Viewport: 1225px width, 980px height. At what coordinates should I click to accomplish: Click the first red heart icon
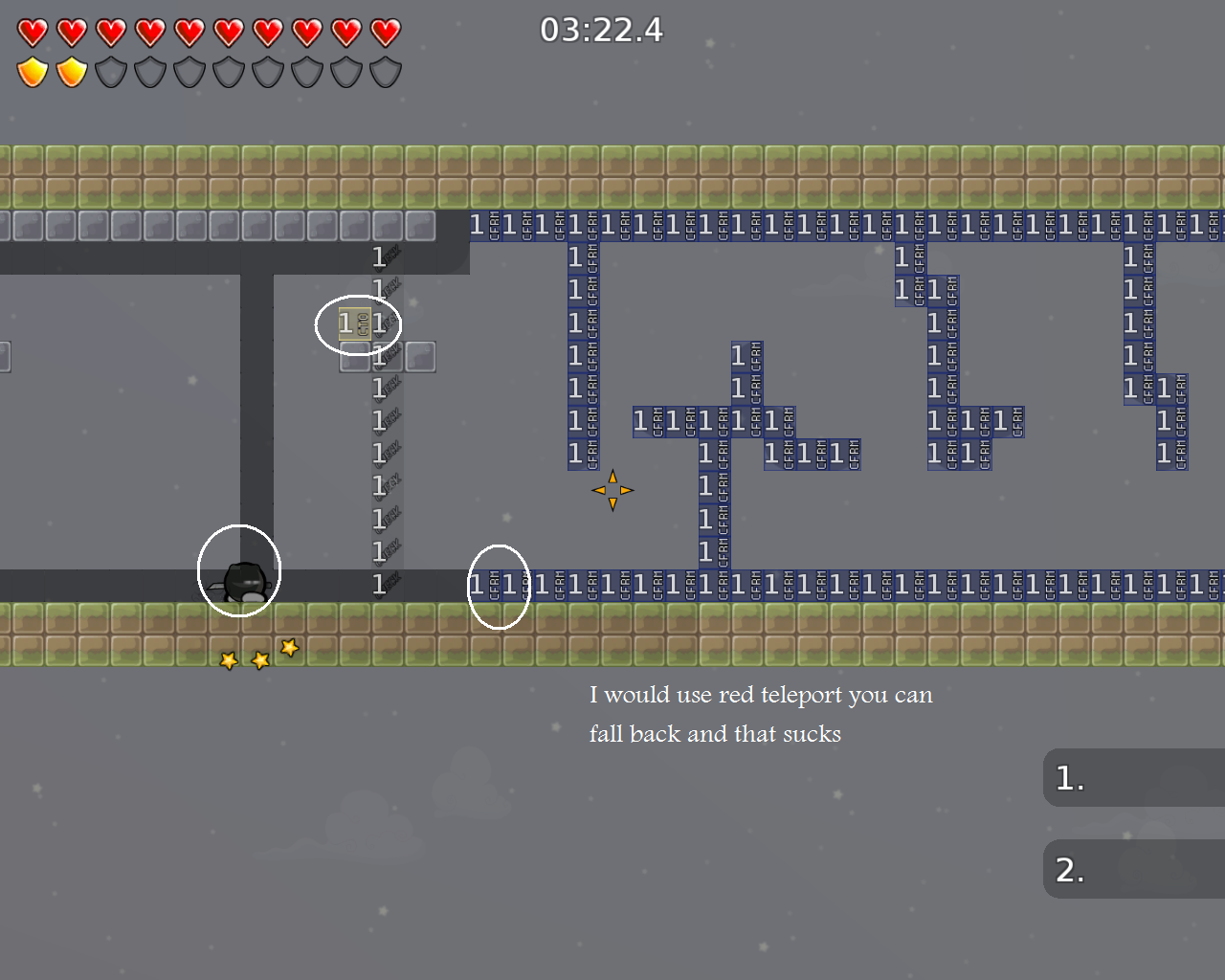coord(31,32)
